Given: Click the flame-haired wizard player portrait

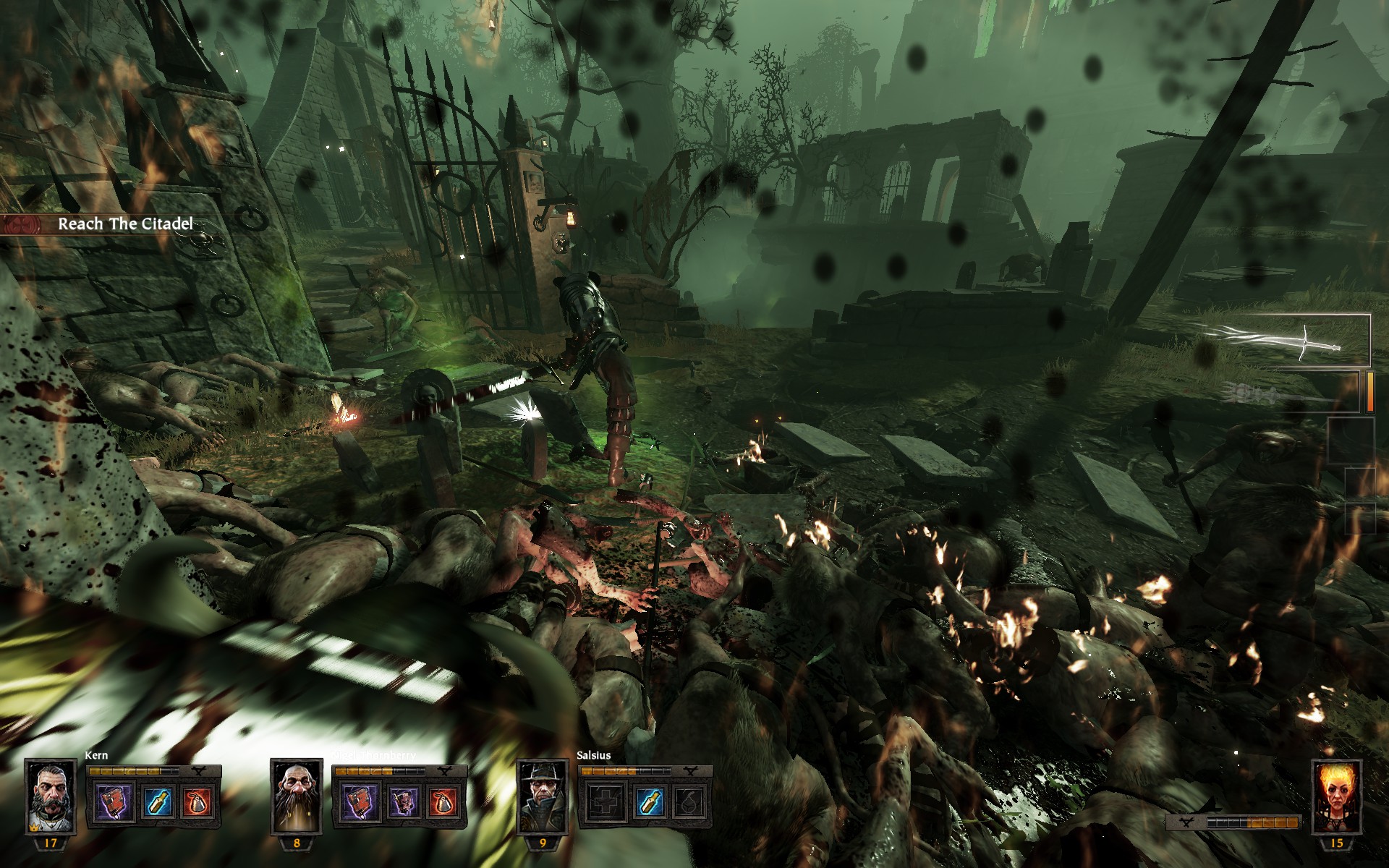Looking at the screenshot, I should point(1336,797).
